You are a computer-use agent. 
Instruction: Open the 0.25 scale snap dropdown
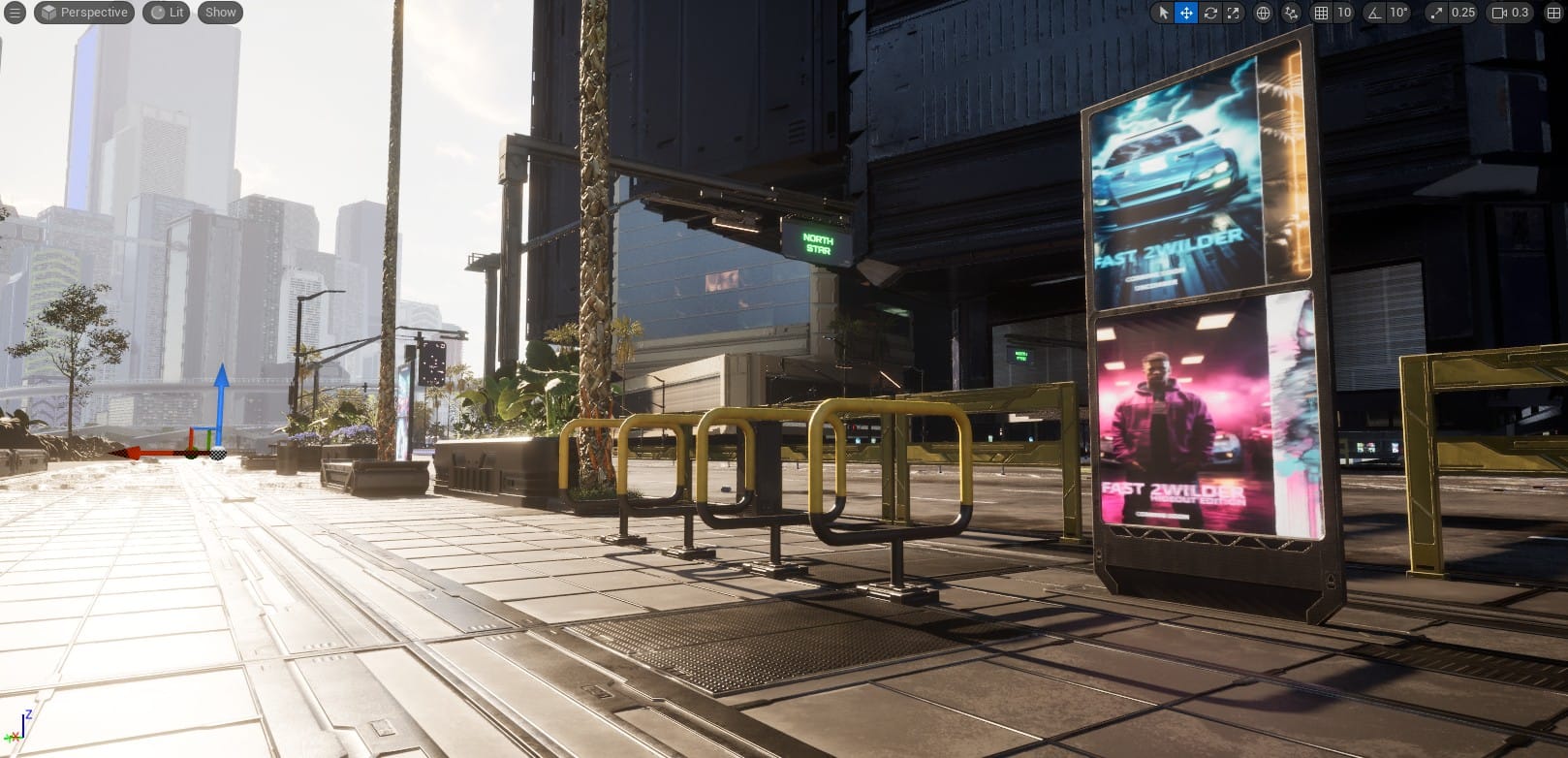click(x=1462, y=13)
